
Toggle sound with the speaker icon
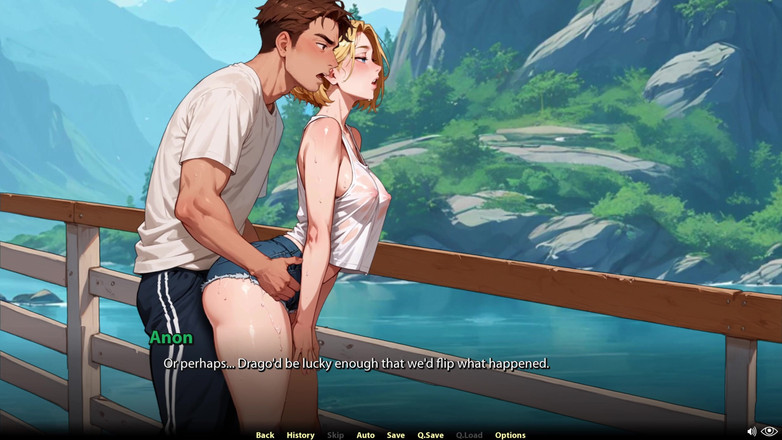[x=752, y=432]
